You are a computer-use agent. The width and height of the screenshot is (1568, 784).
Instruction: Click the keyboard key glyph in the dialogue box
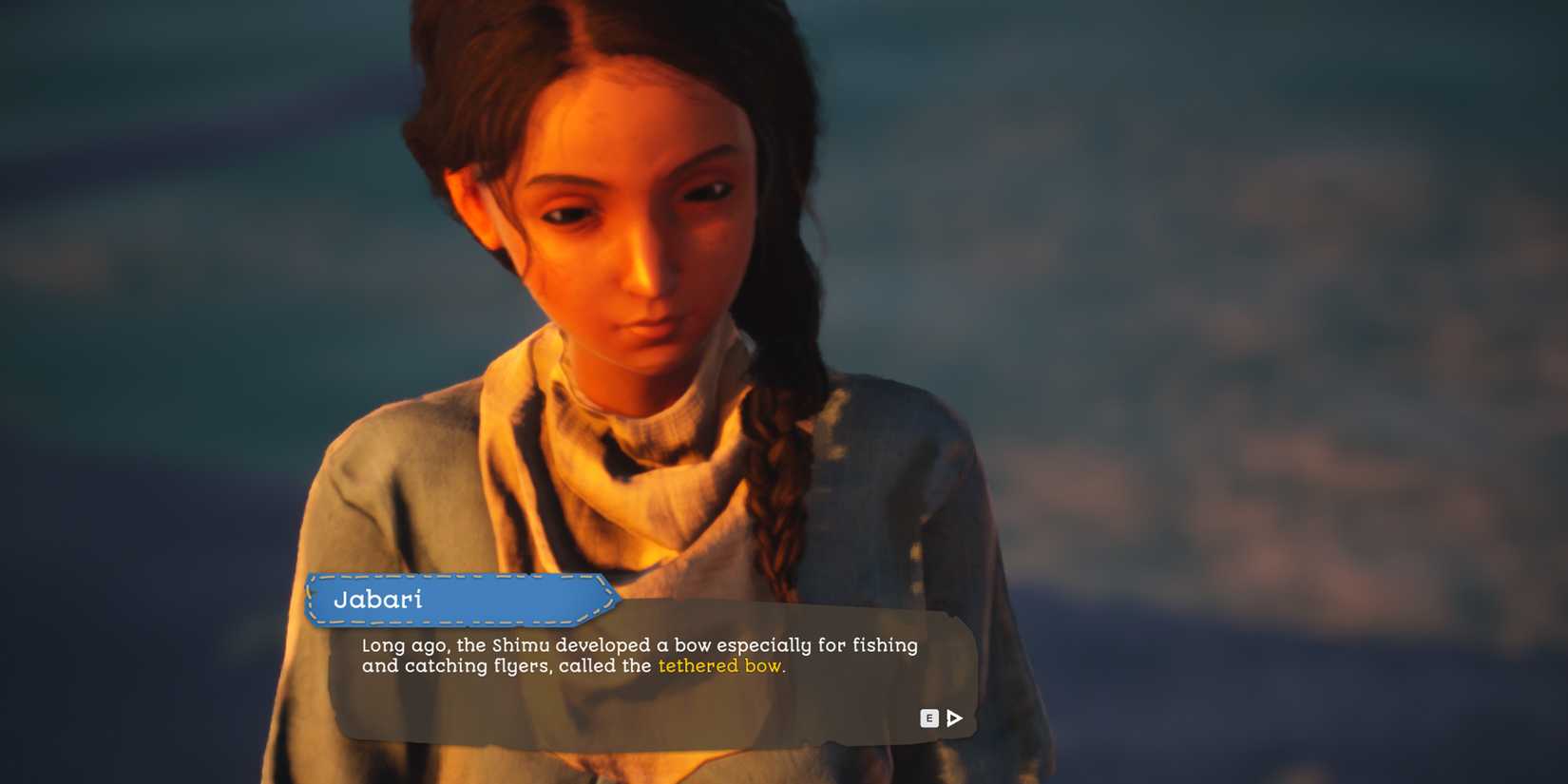[x=928, y=718]
